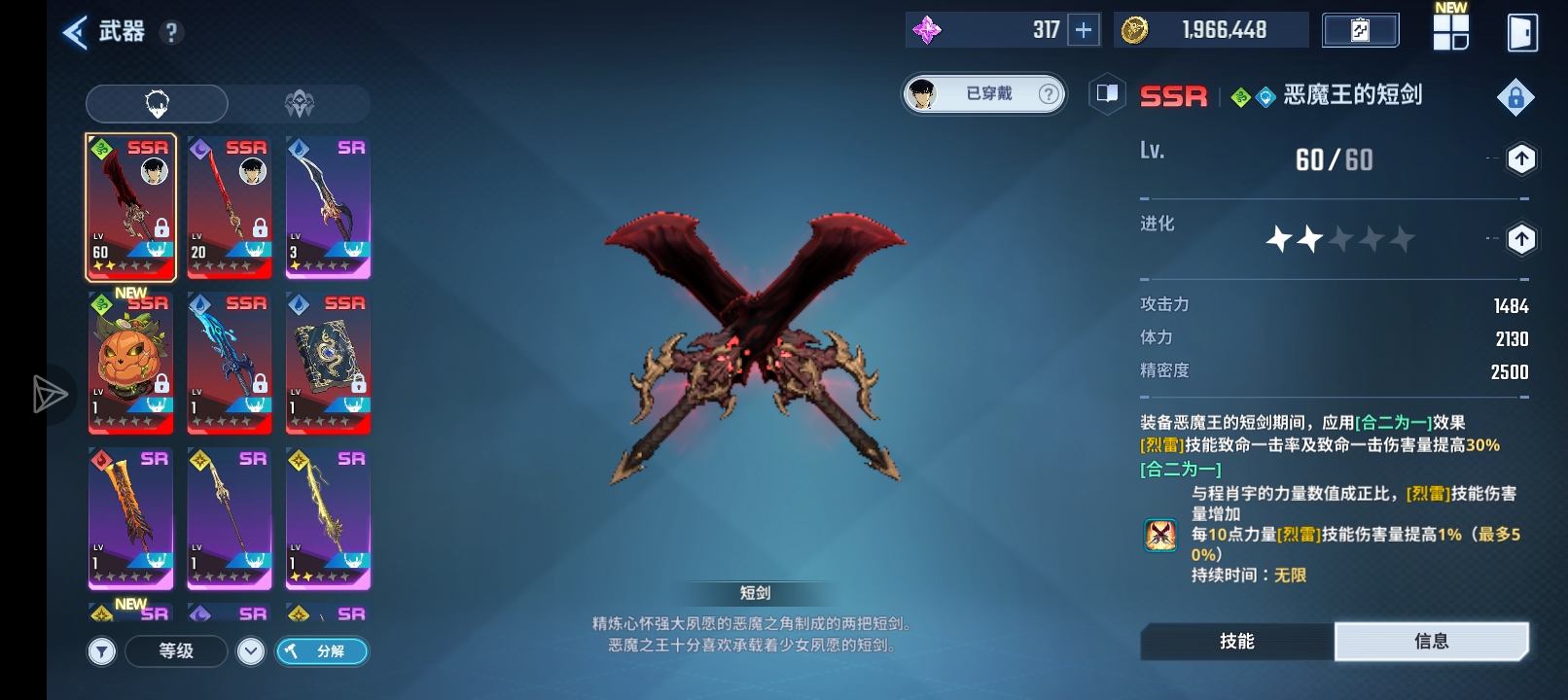
Task: Switch to the hooded figure weapons tab
Action: point(300,103)
